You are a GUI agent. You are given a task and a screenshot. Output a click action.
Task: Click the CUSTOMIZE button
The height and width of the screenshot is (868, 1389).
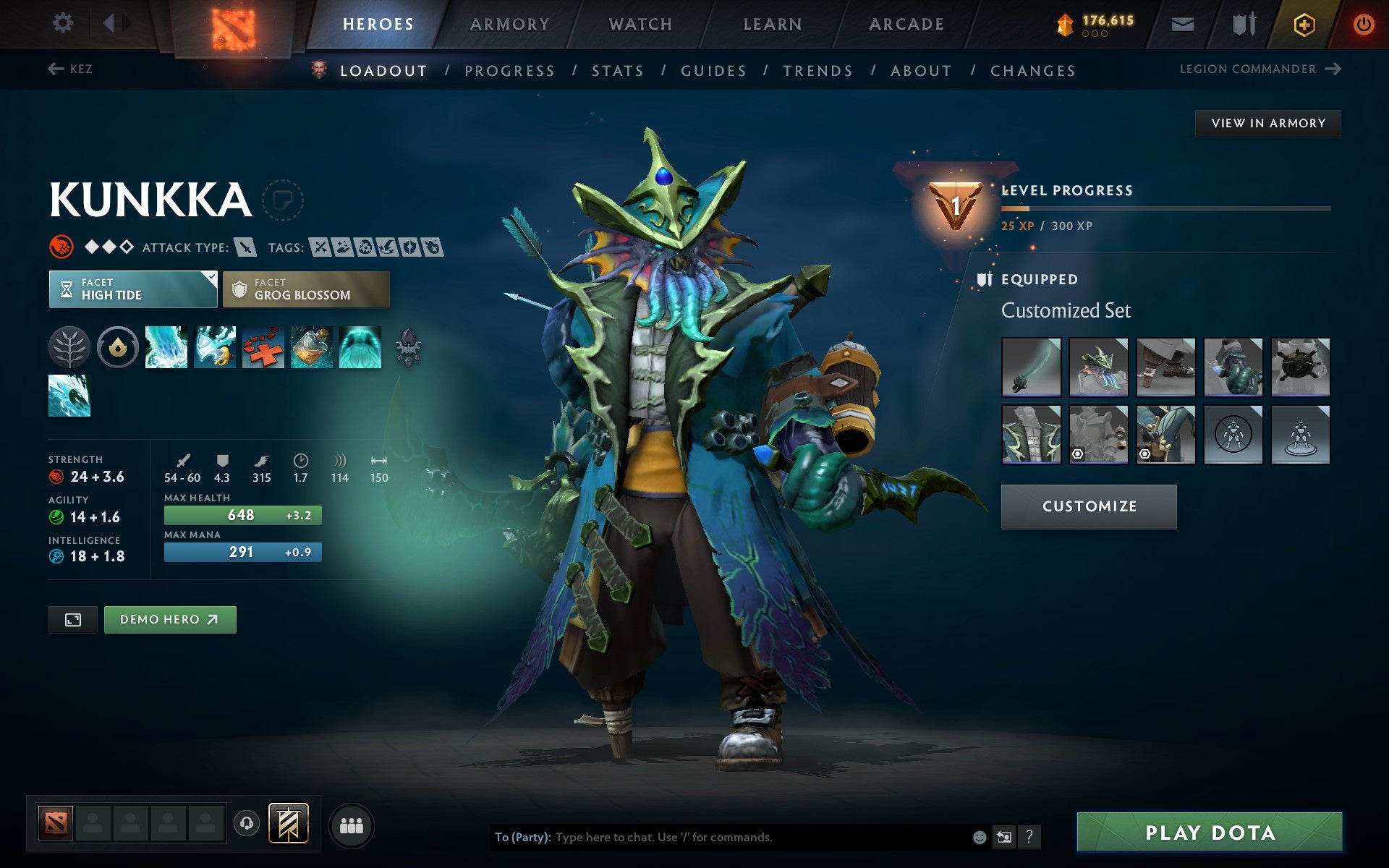click(1088, 506)
